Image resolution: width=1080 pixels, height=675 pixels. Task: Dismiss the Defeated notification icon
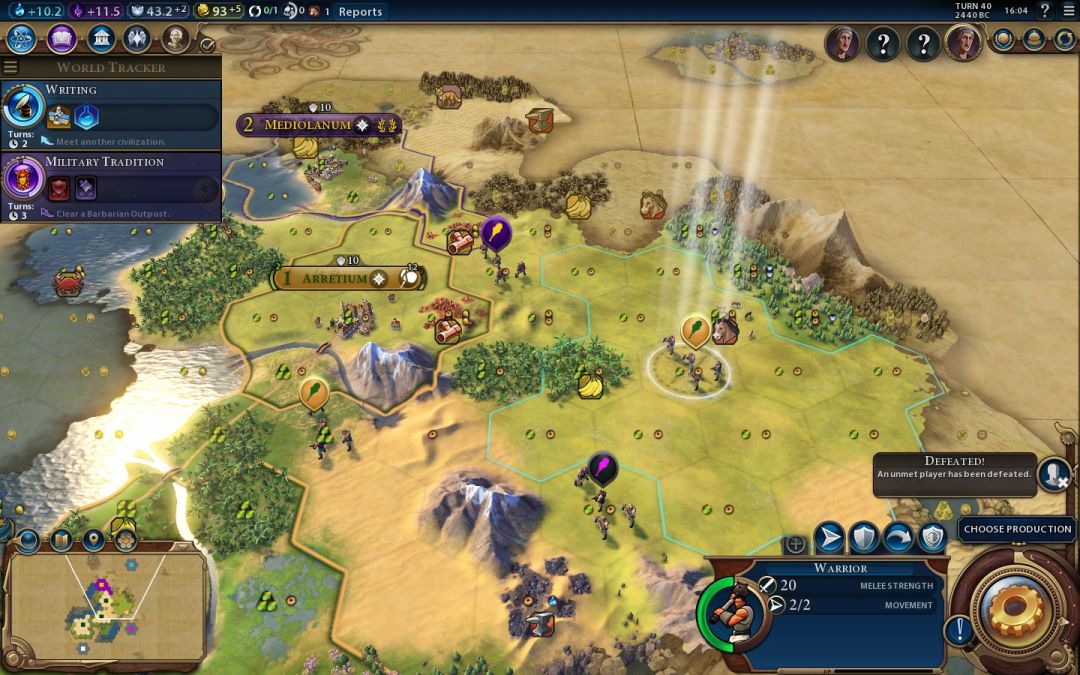coord(1053,473)
